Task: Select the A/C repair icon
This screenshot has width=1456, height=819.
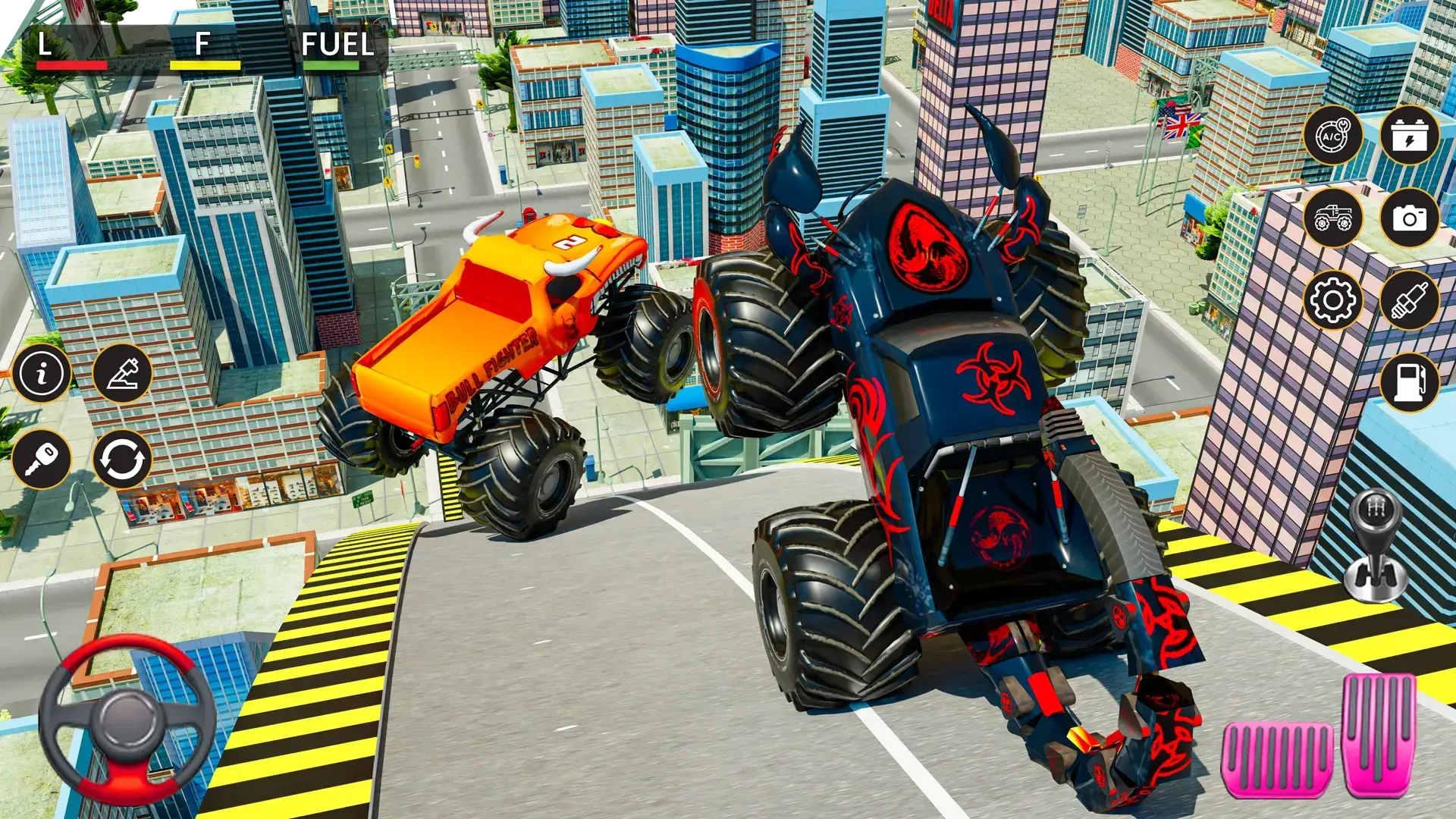Action: pos(1333,135)
